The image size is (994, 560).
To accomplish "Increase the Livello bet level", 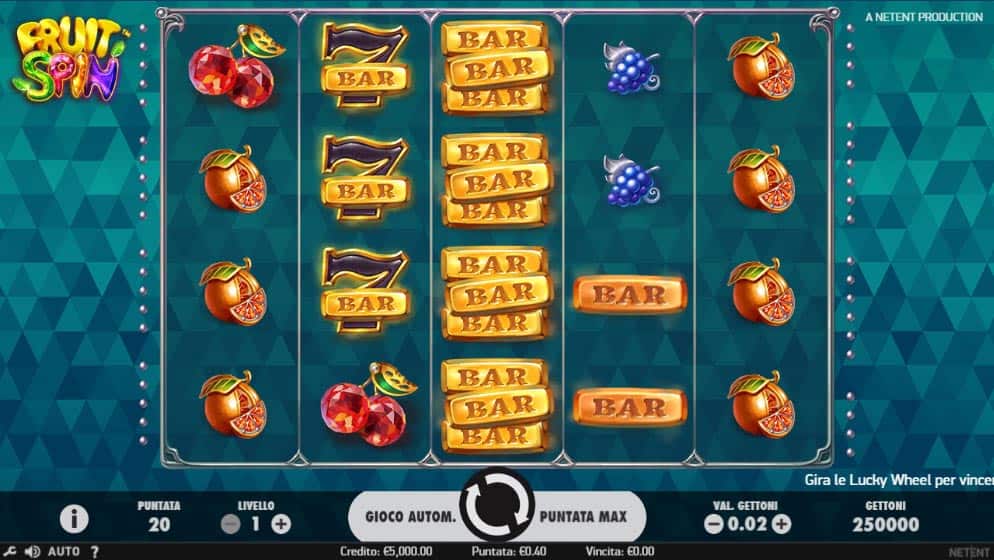I will (x=281, y=523).
